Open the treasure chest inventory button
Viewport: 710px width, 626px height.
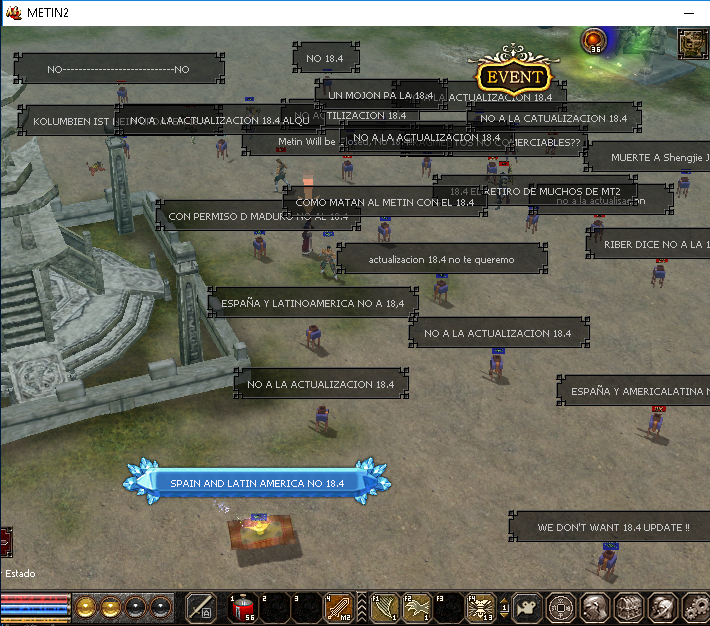pos(628,607)
